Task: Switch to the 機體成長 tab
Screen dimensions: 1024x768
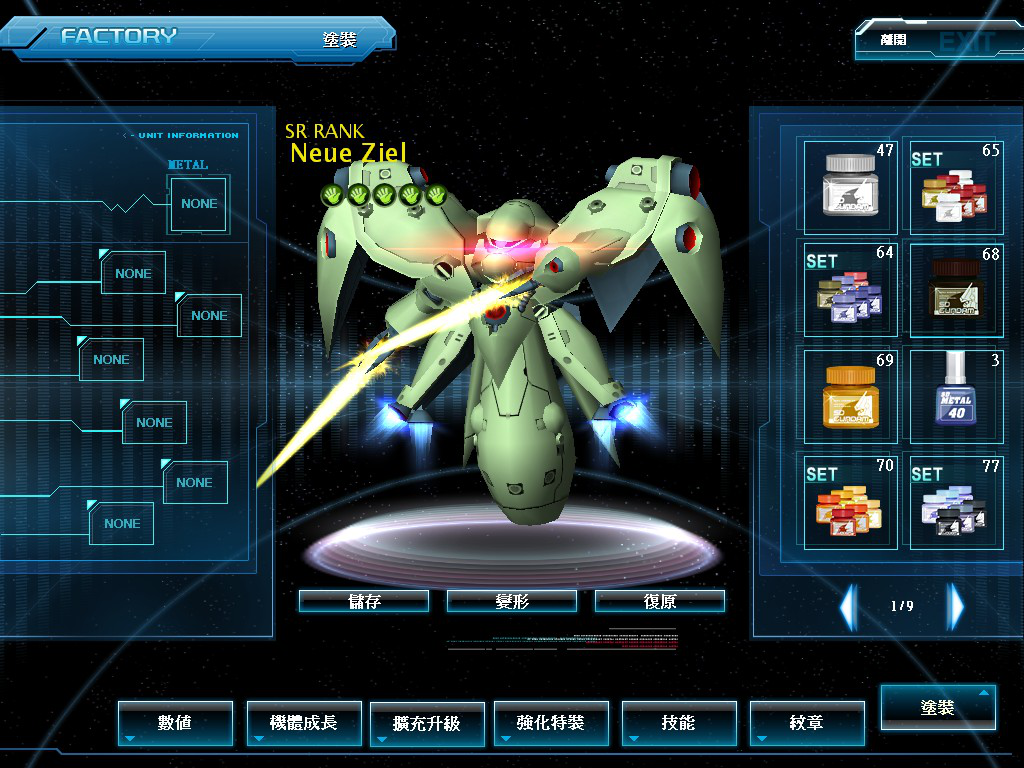Action: (304, 722)
